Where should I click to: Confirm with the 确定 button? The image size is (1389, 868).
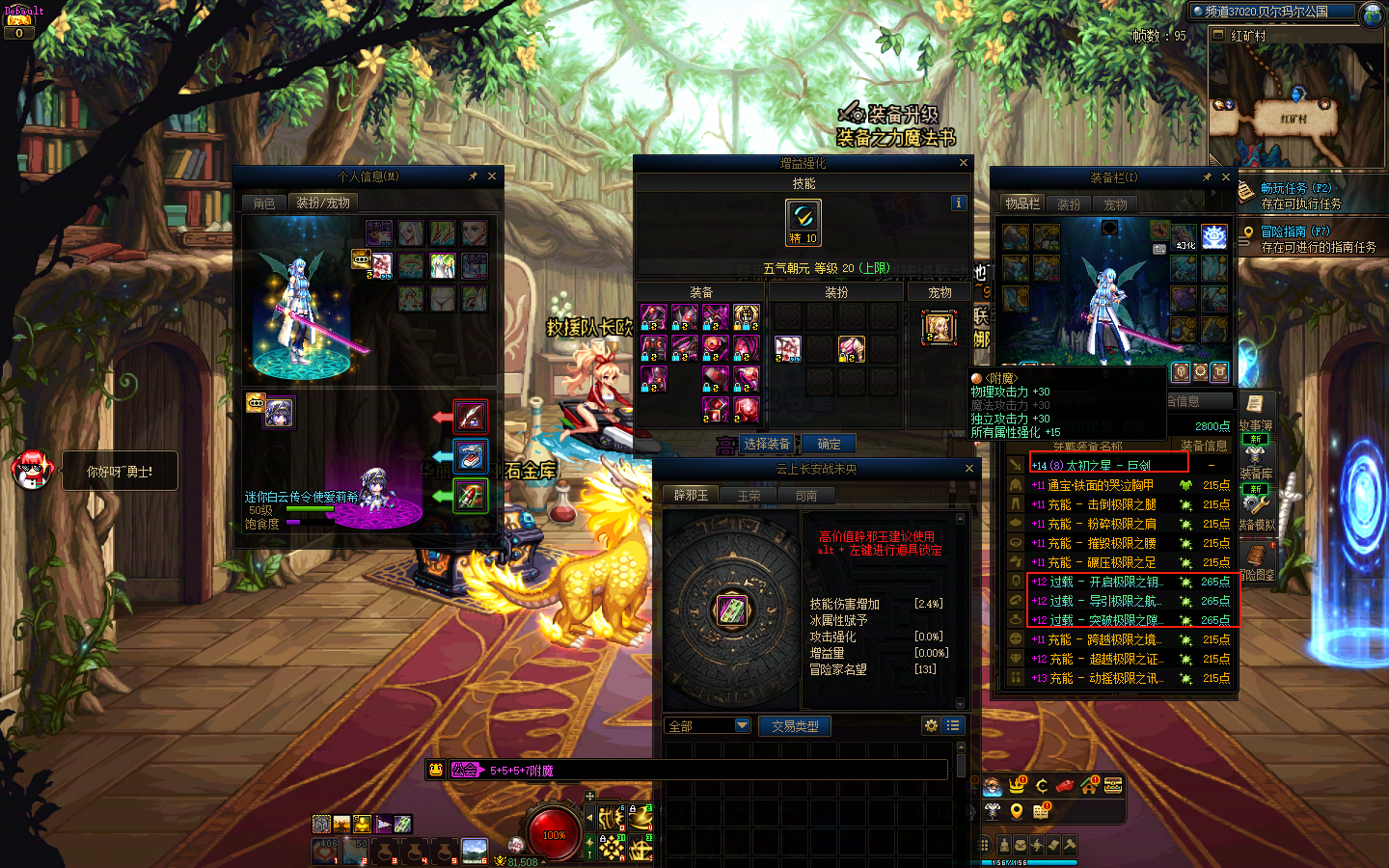829,445
